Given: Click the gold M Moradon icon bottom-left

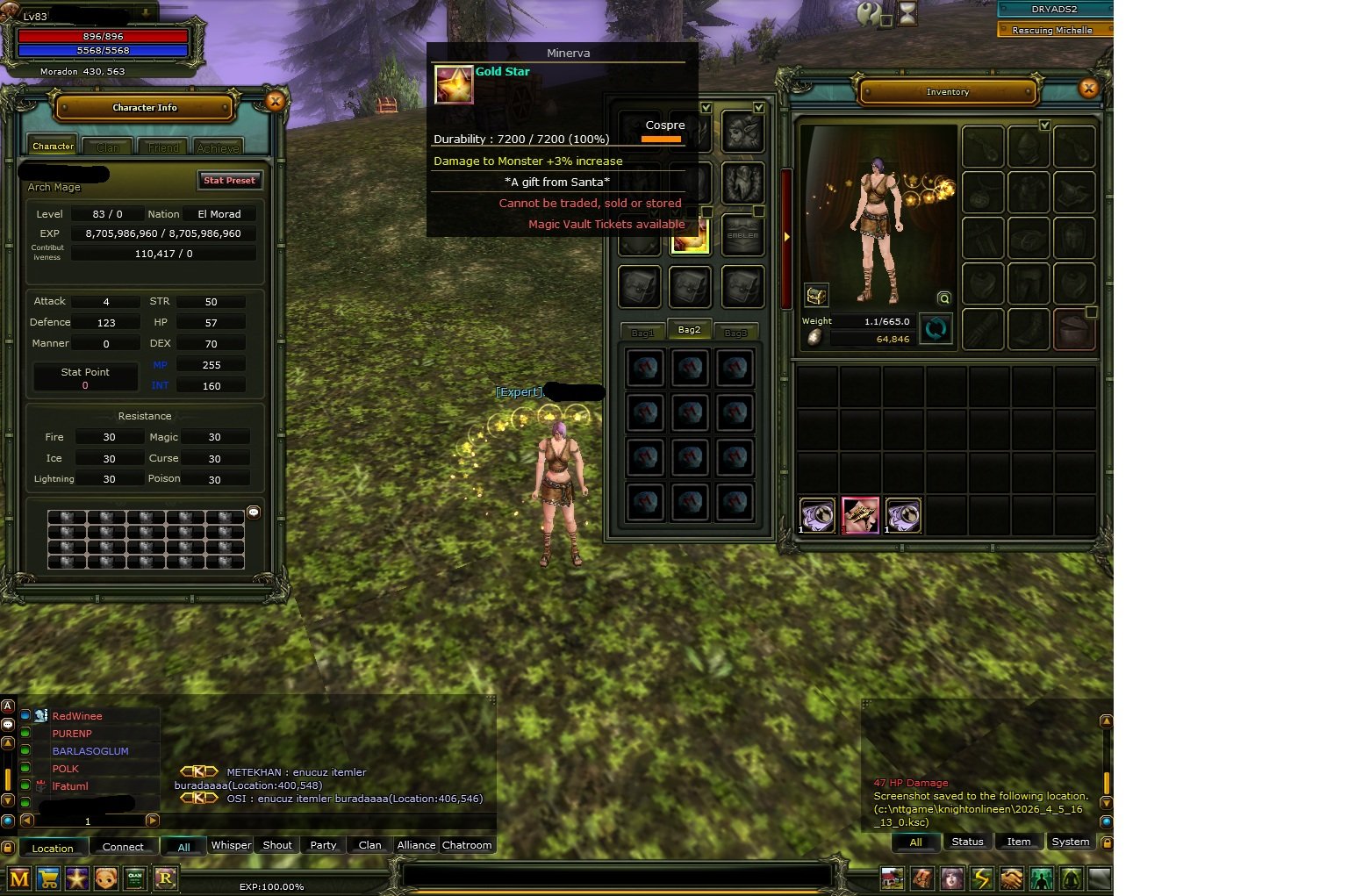Looking at the screenshot, I should (x=19, y=878).
